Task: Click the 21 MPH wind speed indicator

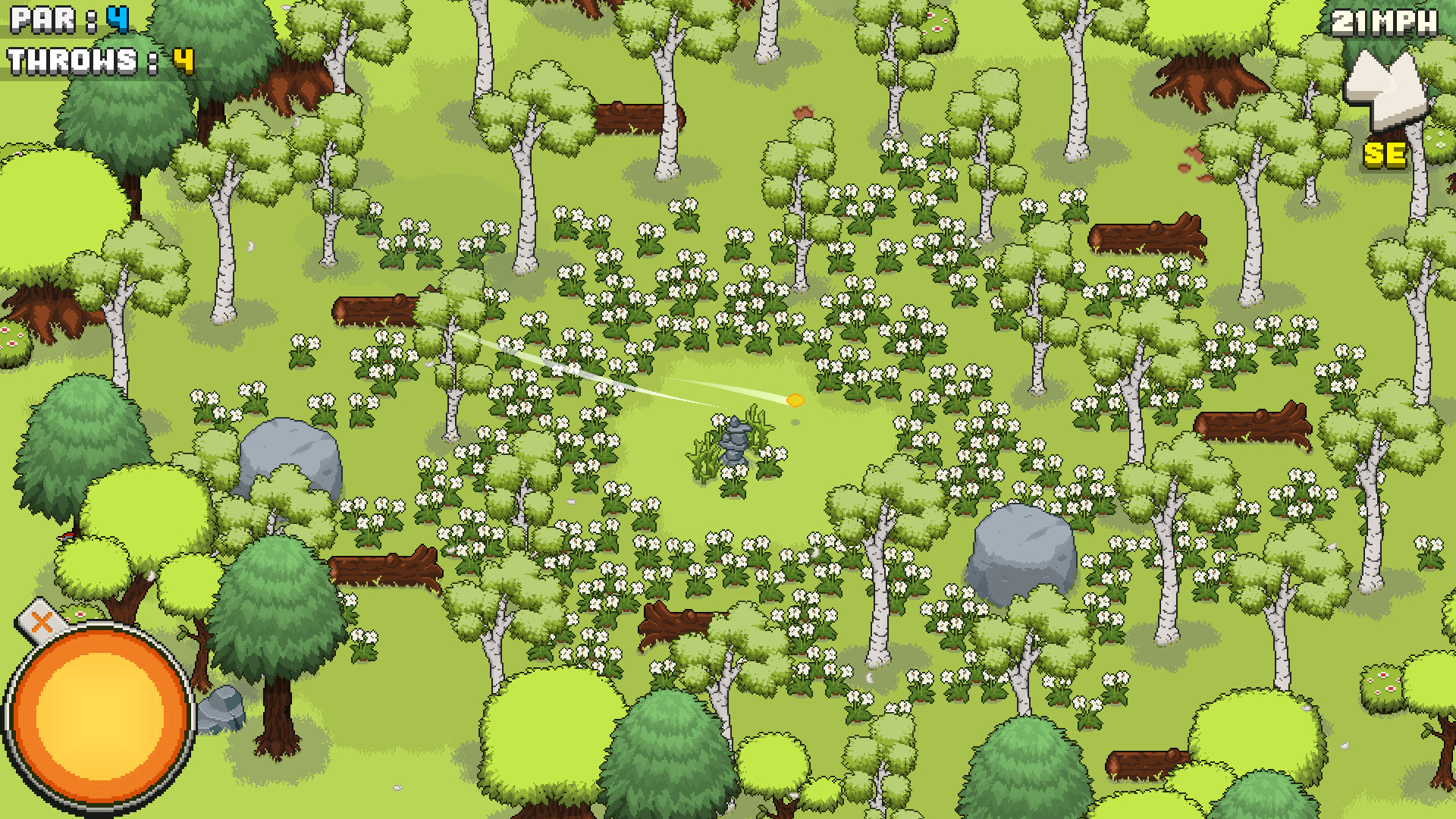Action: click(1385, 23)
